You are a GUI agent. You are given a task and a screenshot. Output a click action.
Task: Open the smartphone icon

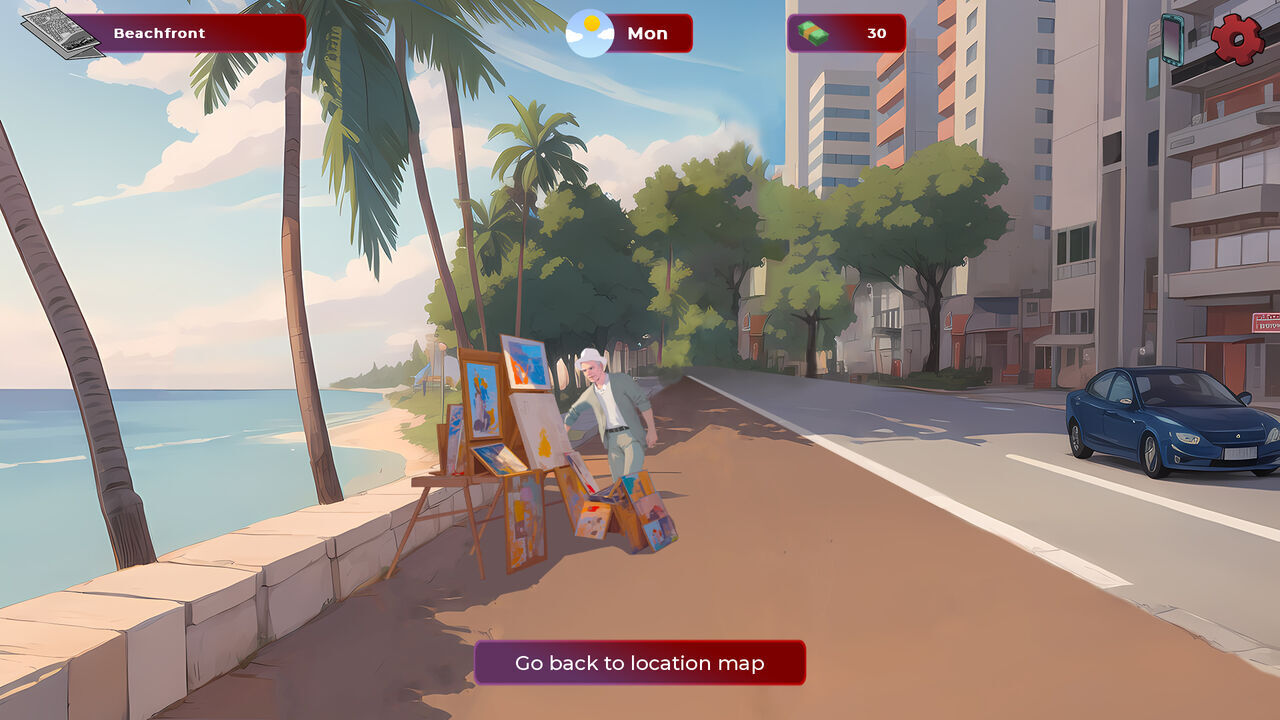point(1172,40)
